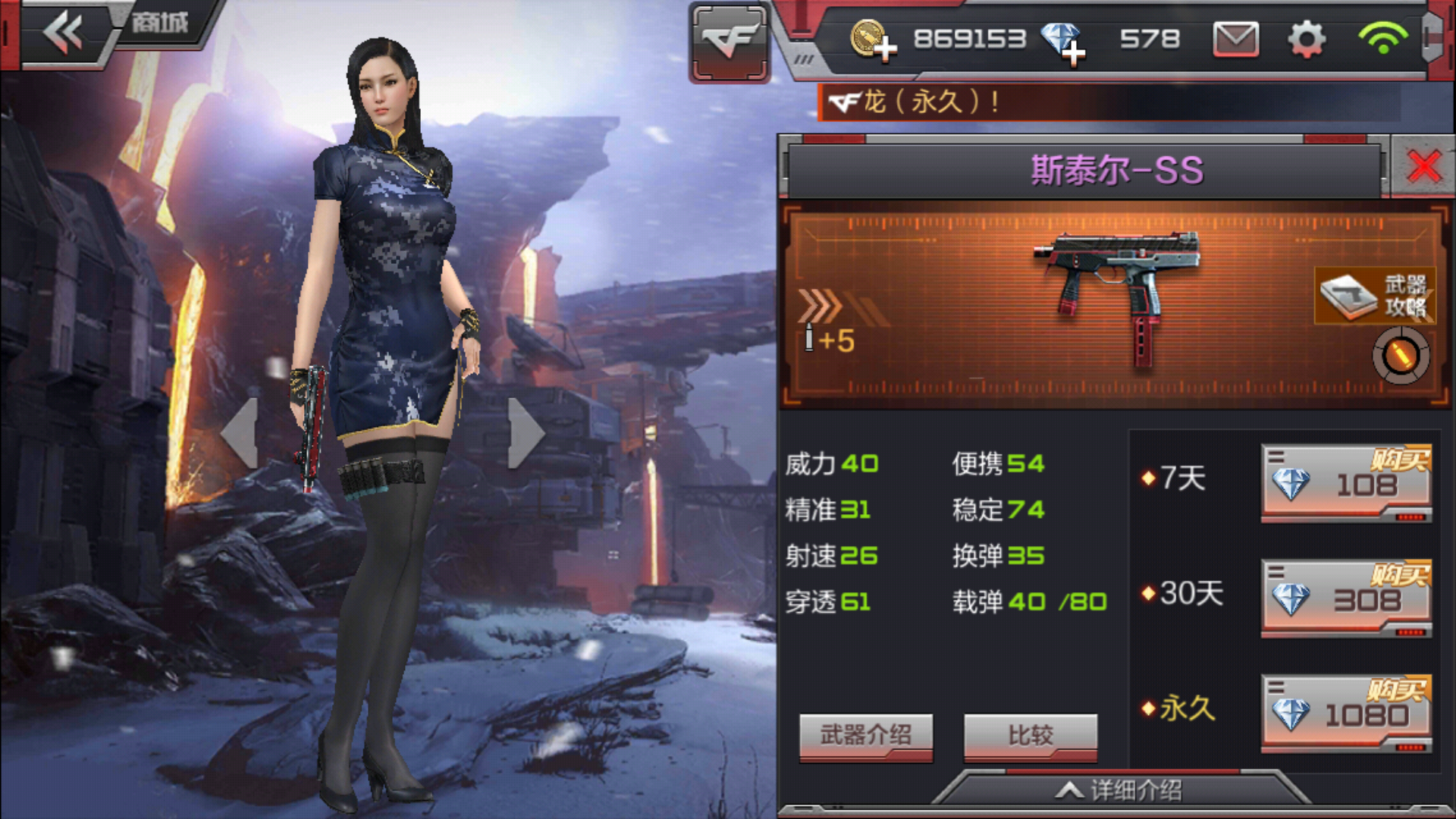Open the CF logo home button
The height and width of the screenshot is (819, 1456).
tap(729, 41)
